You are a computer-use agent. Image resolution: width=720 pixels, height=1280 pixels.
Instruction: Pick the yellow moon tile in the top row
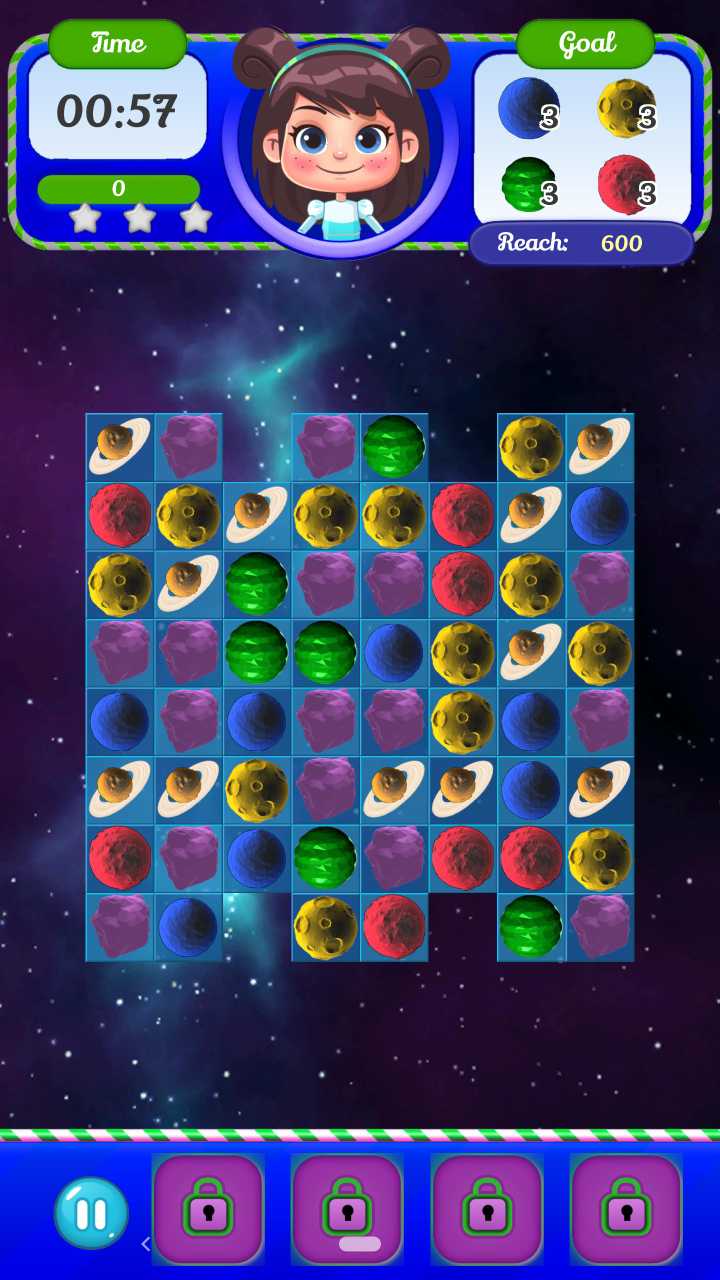pos(531,446)
